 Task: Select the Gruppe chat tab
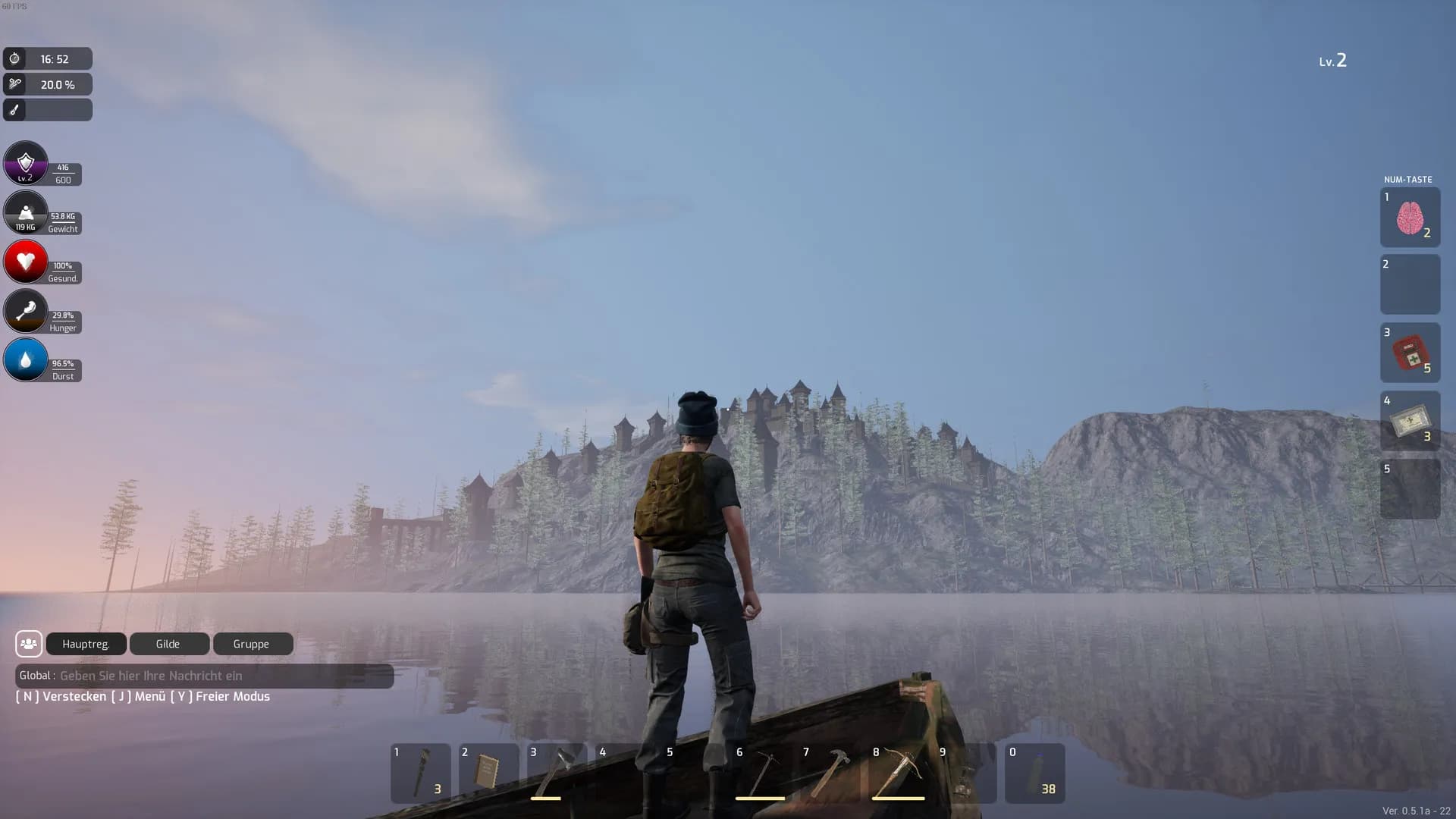coord(252,644)
